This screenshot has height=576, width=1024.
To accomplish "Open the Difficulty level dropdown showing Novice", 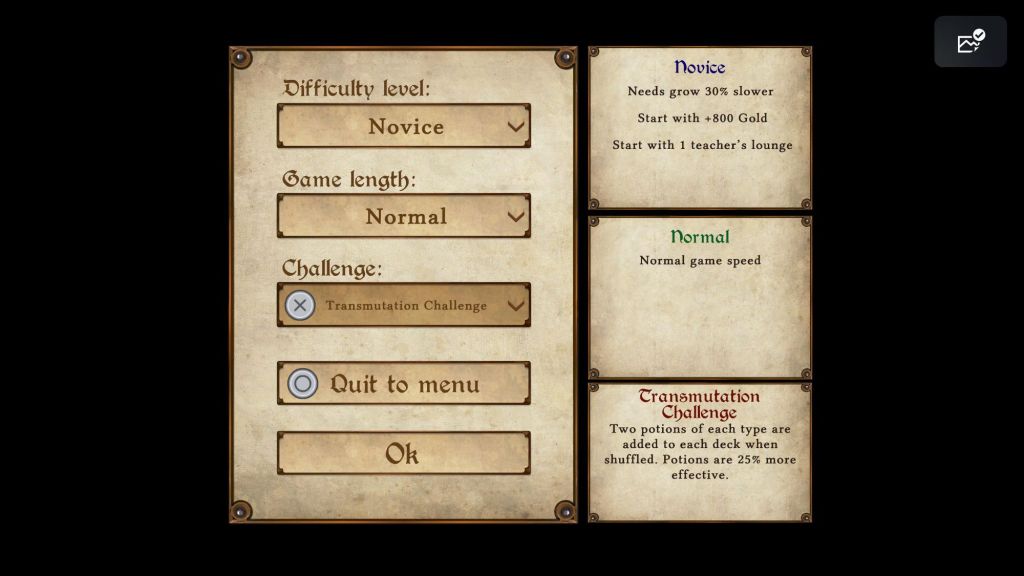I will click(x=404, y=126).
